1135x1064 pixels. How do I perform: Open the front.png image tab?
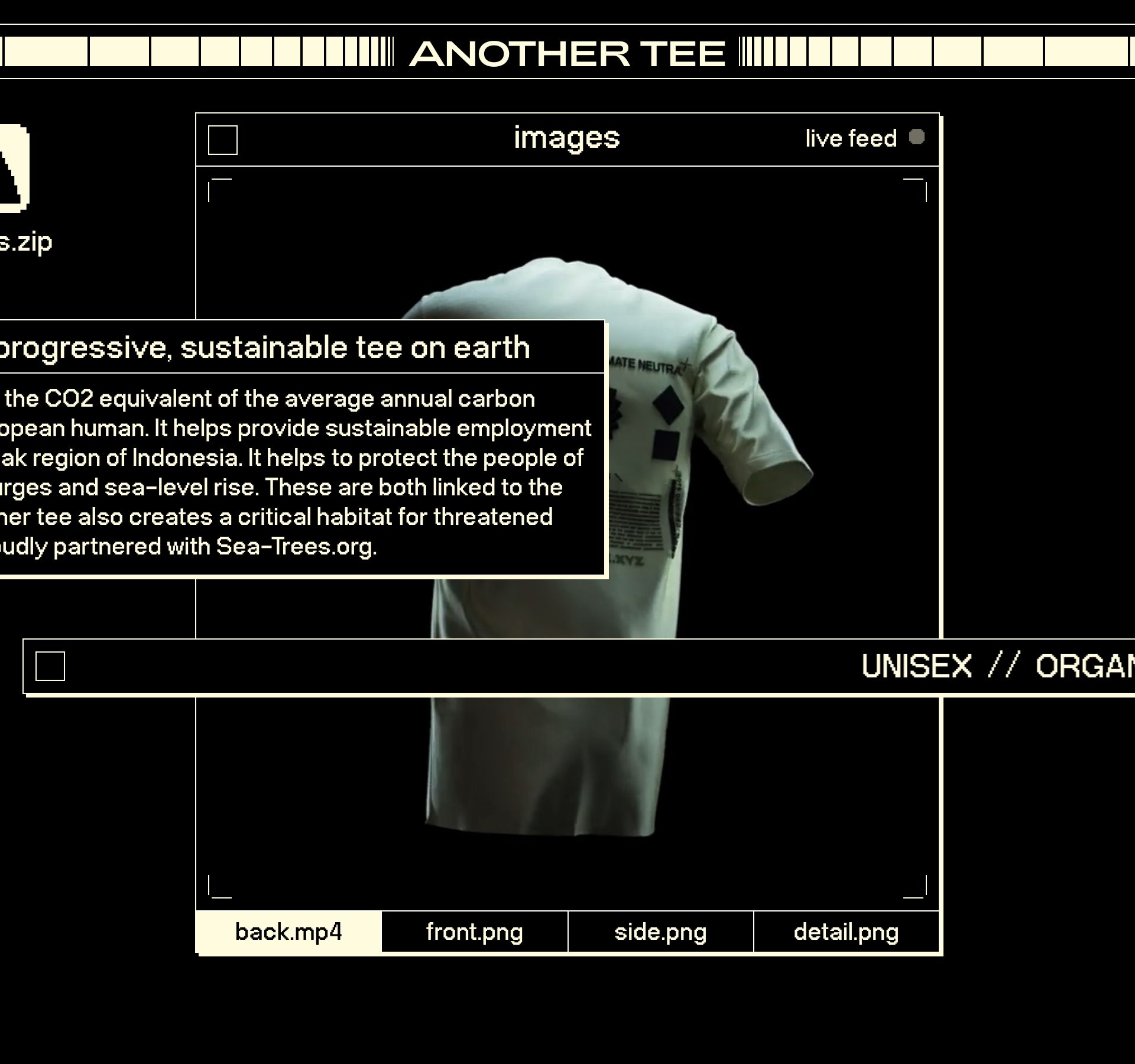[x=475, y=932]
